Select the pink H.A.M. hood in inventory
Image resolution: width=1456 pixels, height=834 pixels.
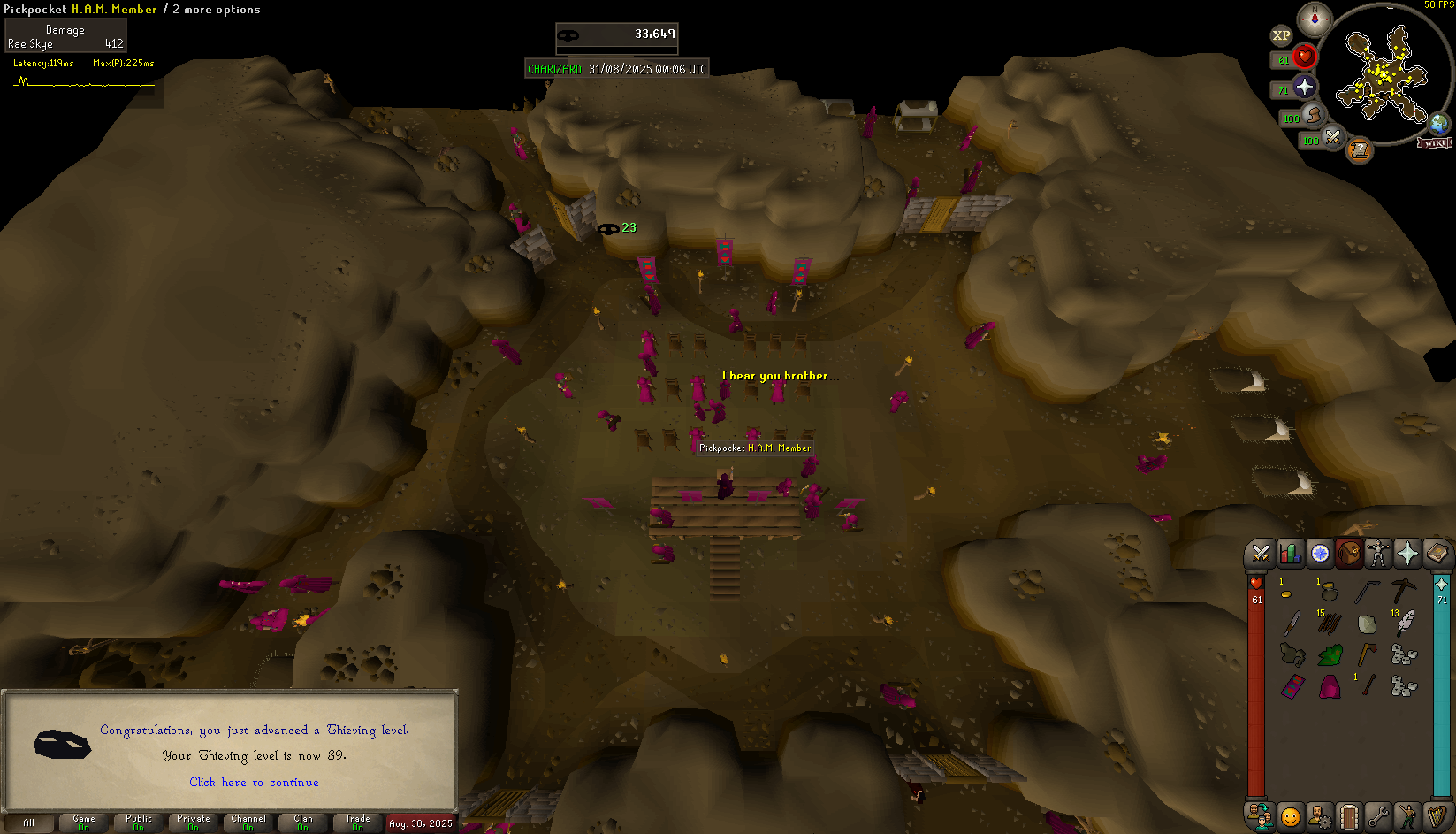1330,686
